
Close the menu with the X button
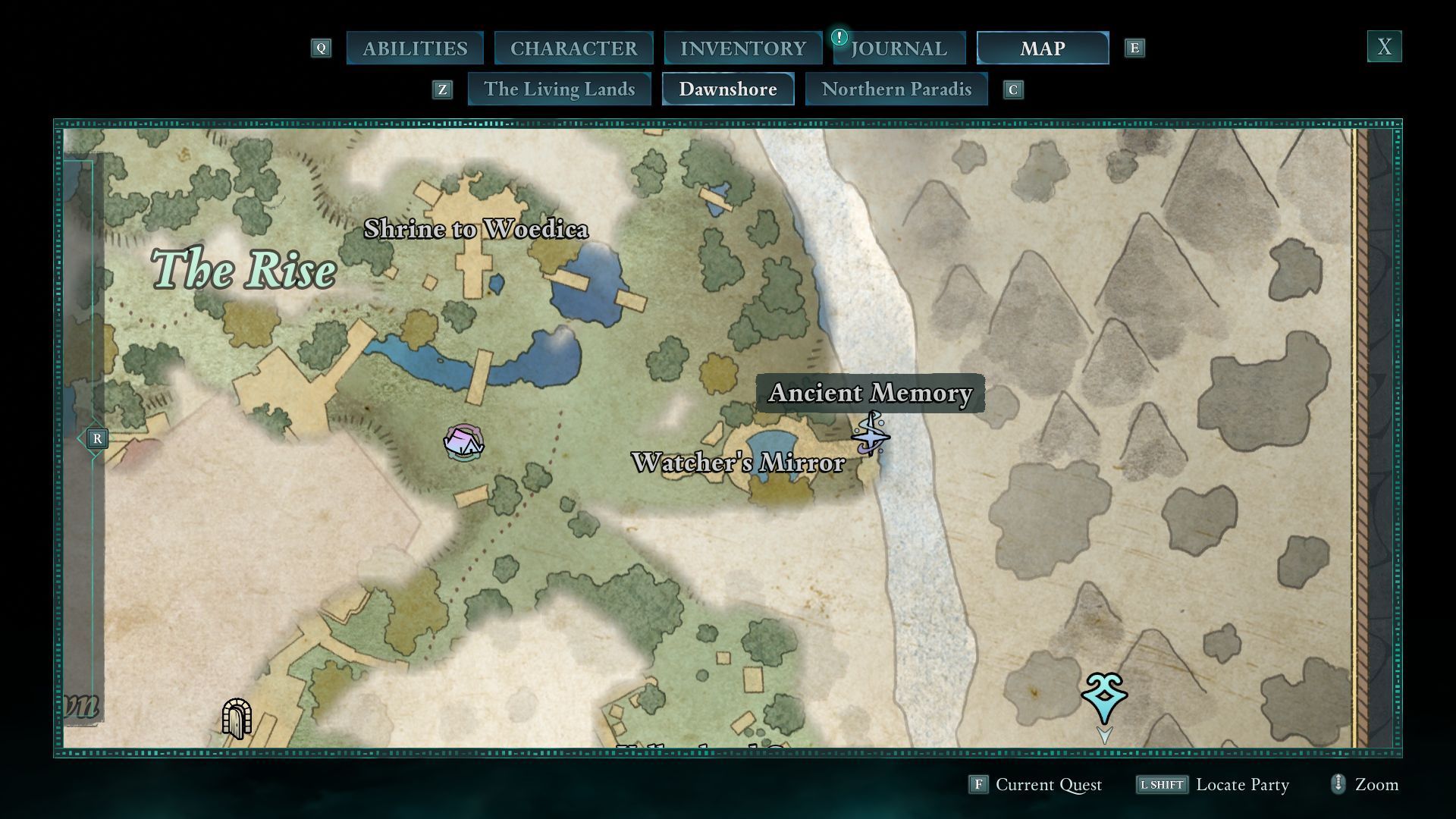tap(1384, 47)
